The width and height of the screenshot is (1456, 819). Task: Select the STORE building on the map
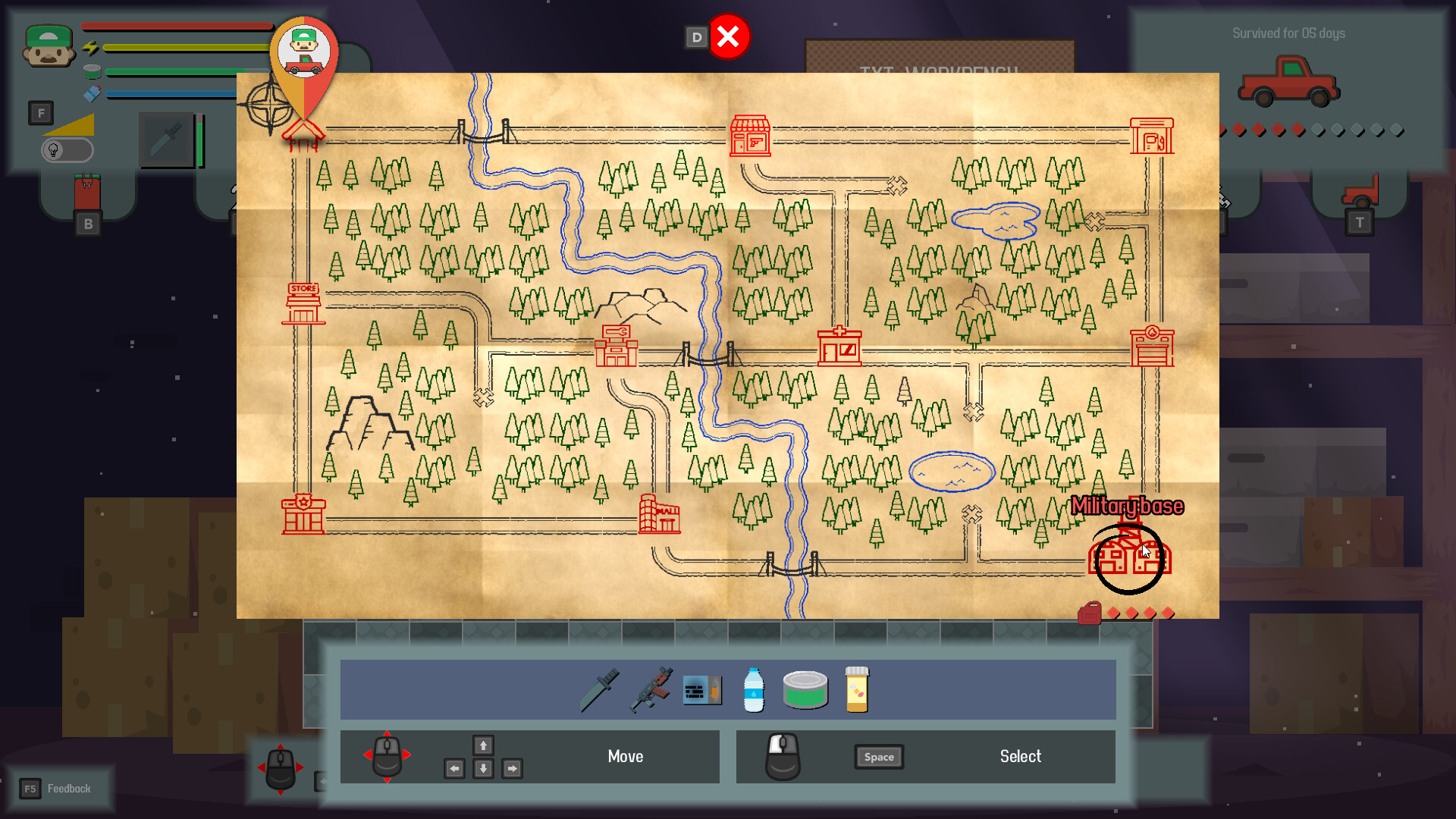303,302
